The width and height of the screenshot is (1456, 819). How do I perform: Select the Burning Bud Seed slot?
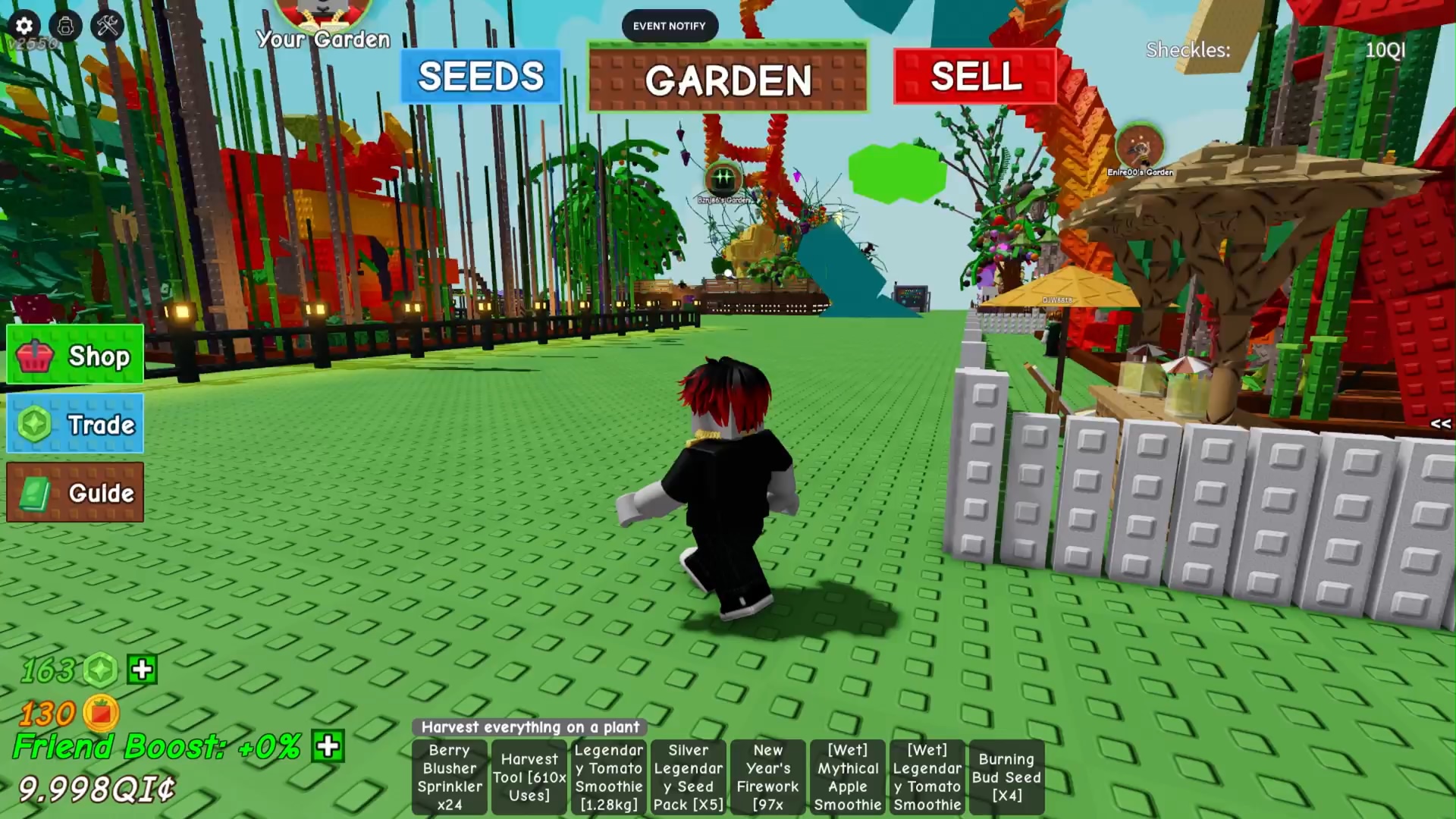[1006, 777]
